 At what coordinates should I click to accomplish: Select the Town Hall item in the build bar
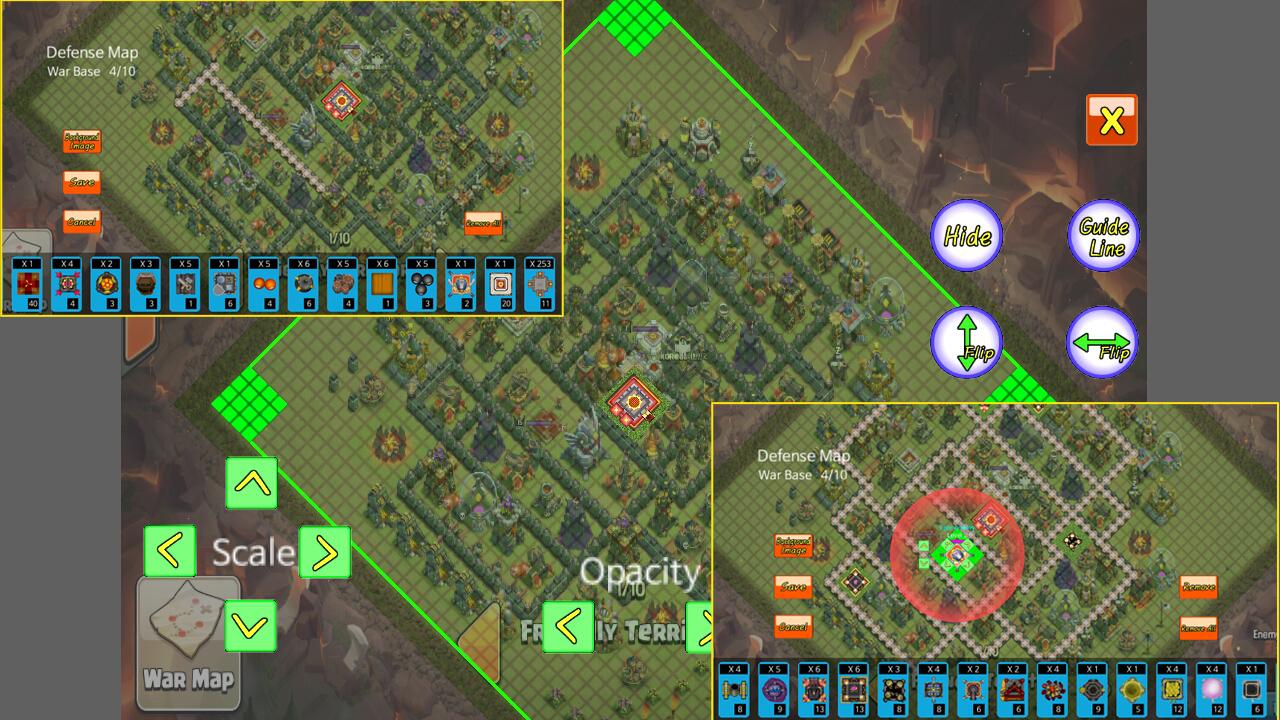(25, 285)
